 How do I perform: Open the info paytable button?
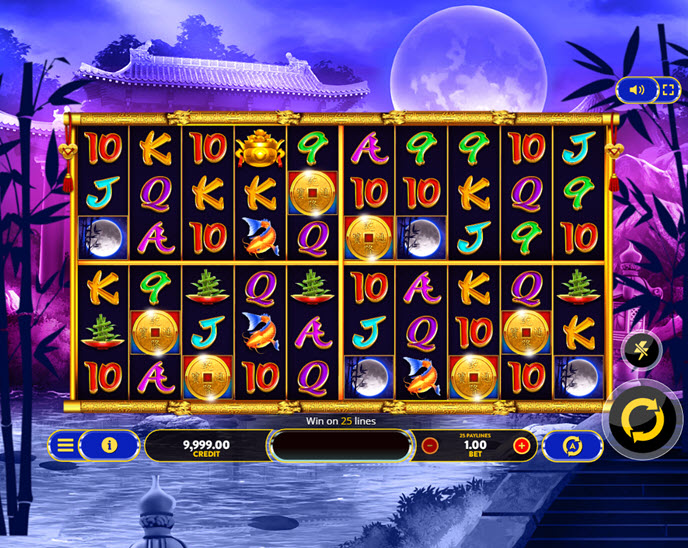(x=110, y=445)
